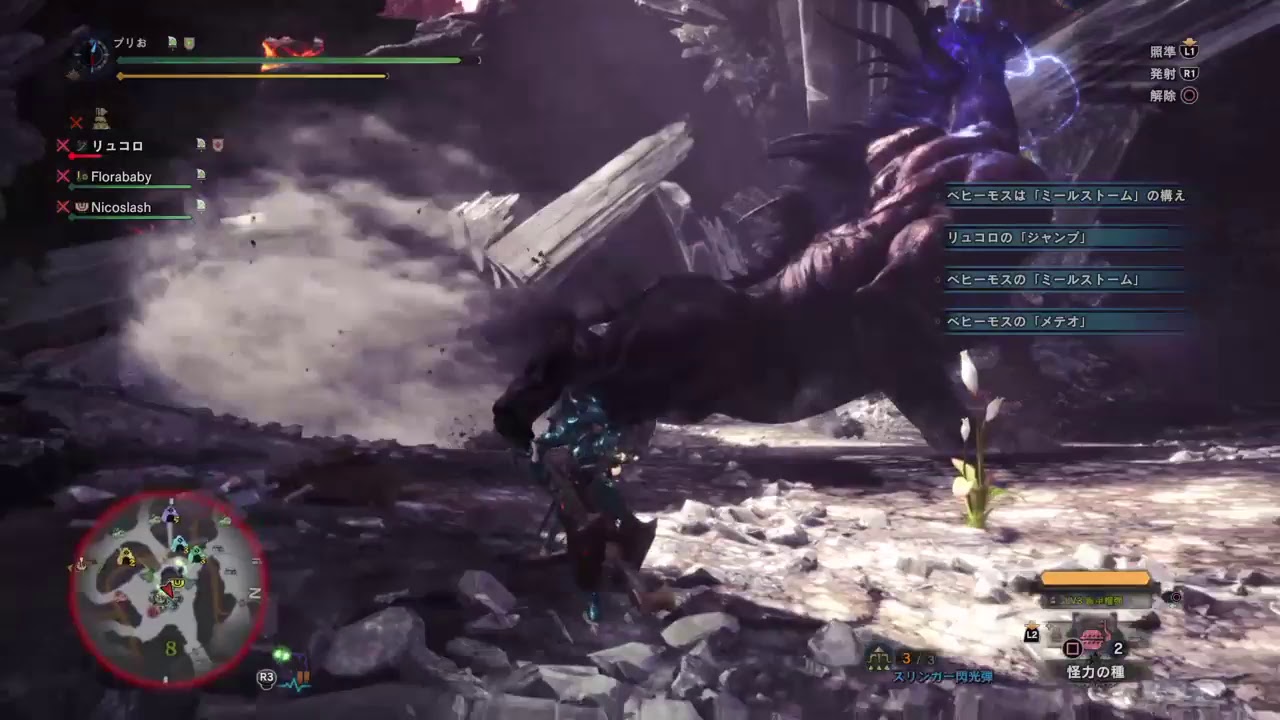The width and height of the screenshot is (1280, 720).
Task: Click the player name プリお
Action: point(130,42)
